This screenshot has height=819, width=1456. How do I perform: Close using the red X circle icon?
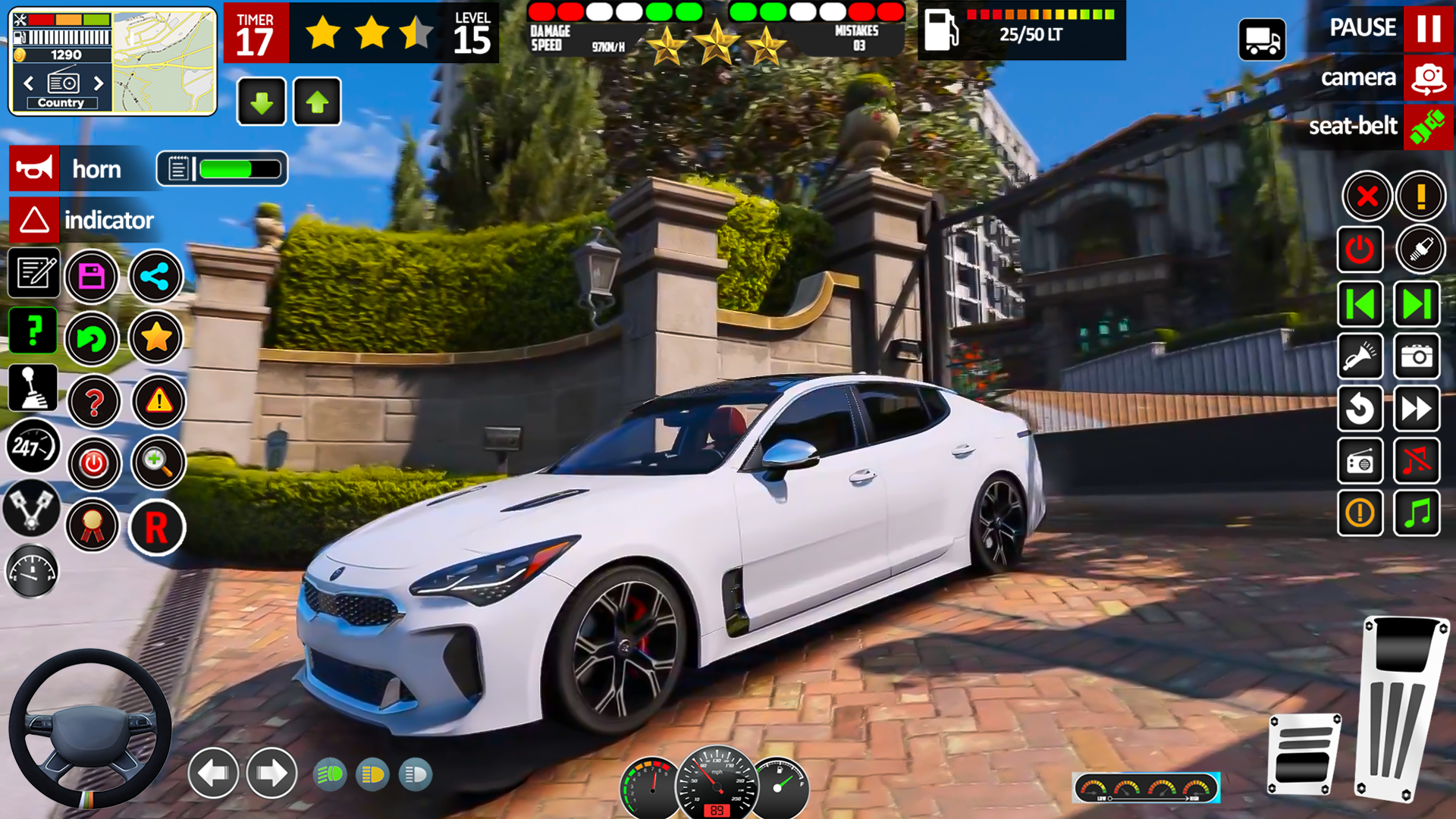click(1367, 196)
